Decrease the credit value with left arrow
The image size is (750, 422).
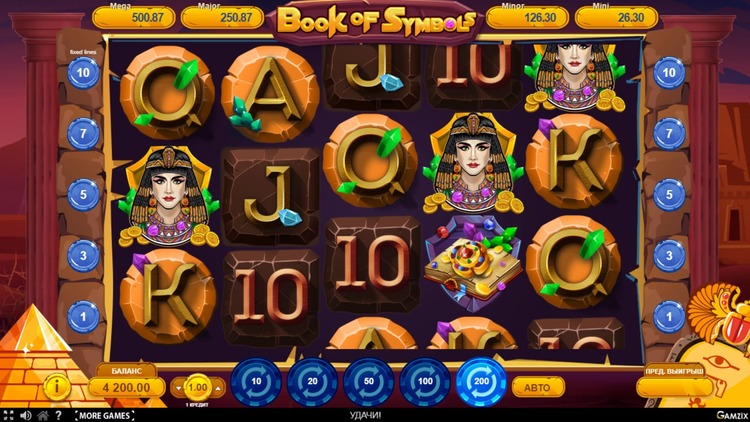180,386
